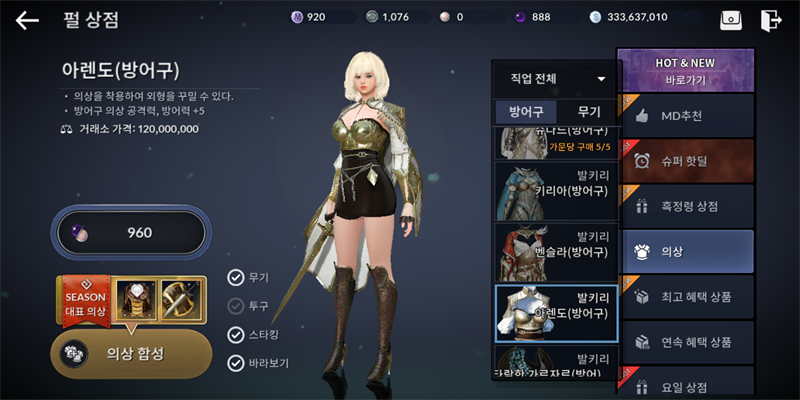Switch to the 방어구 tab

point(525,112)
